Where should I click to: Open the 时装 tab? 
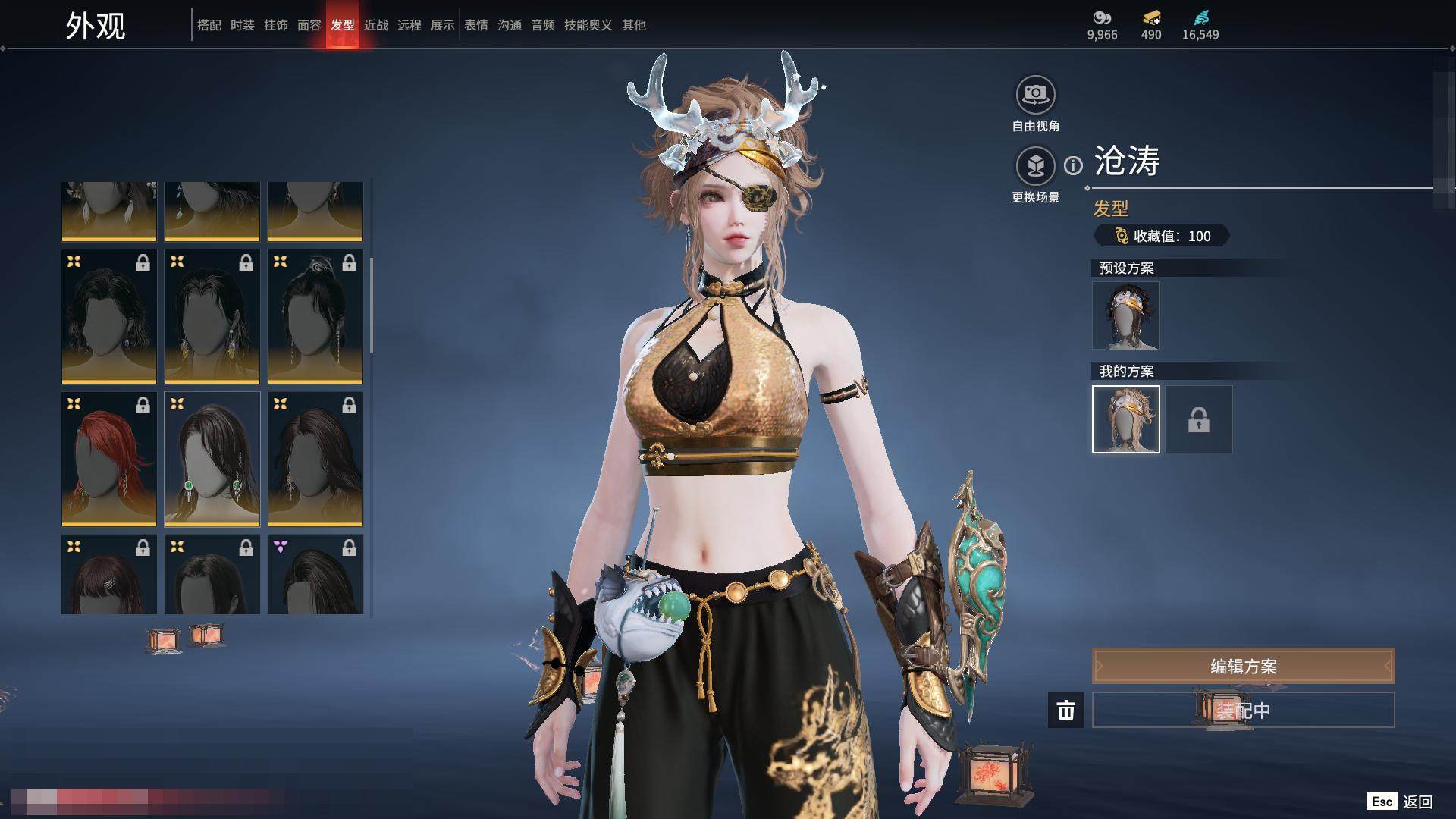coord(242,25)
